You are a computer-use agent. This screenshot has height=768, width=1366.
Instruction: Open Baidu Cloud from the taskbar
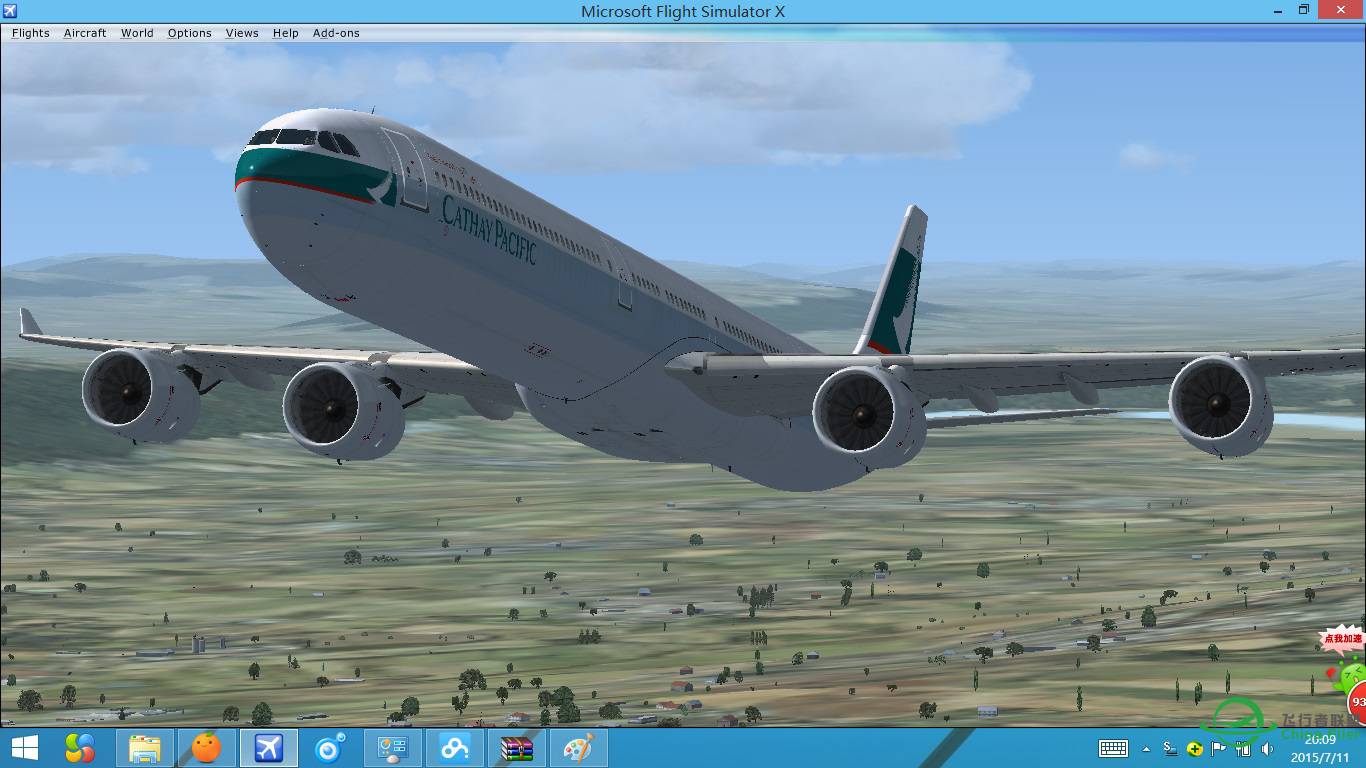point(455,748)
